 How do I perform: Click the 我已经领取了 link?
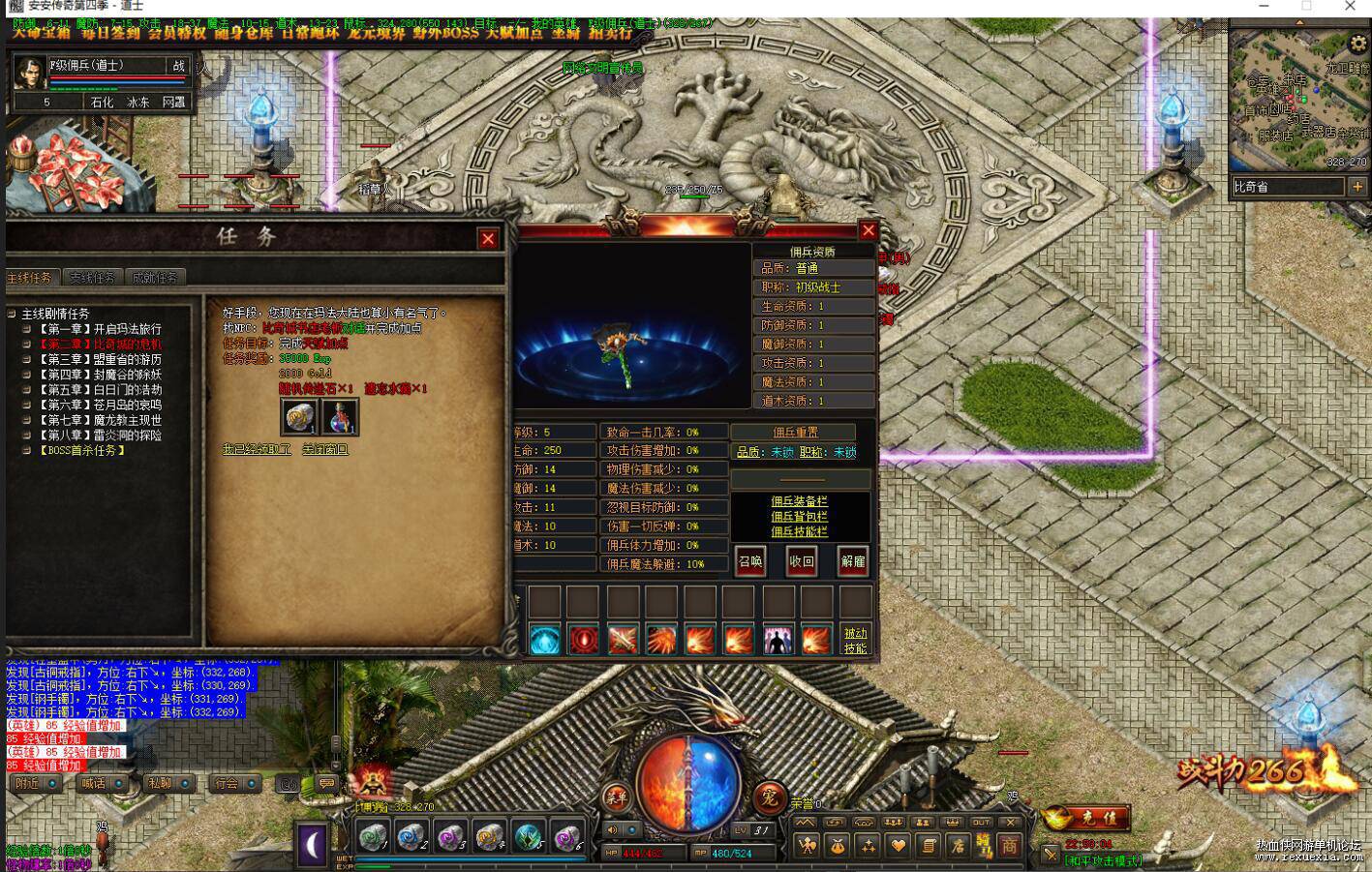(x=257, y=450)
